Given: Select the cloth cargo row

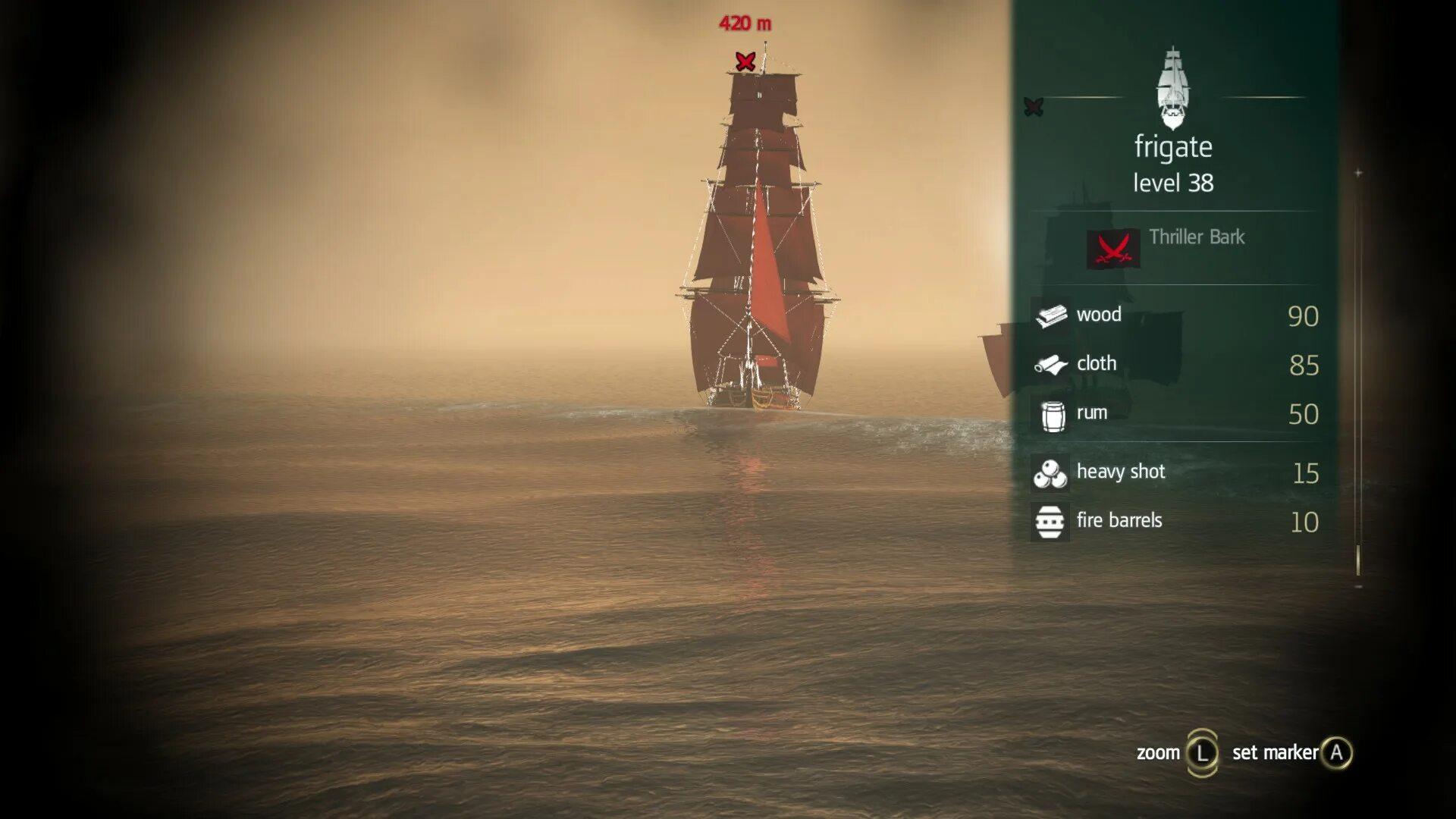Looking at the screenshot, I should [1174, 364].
